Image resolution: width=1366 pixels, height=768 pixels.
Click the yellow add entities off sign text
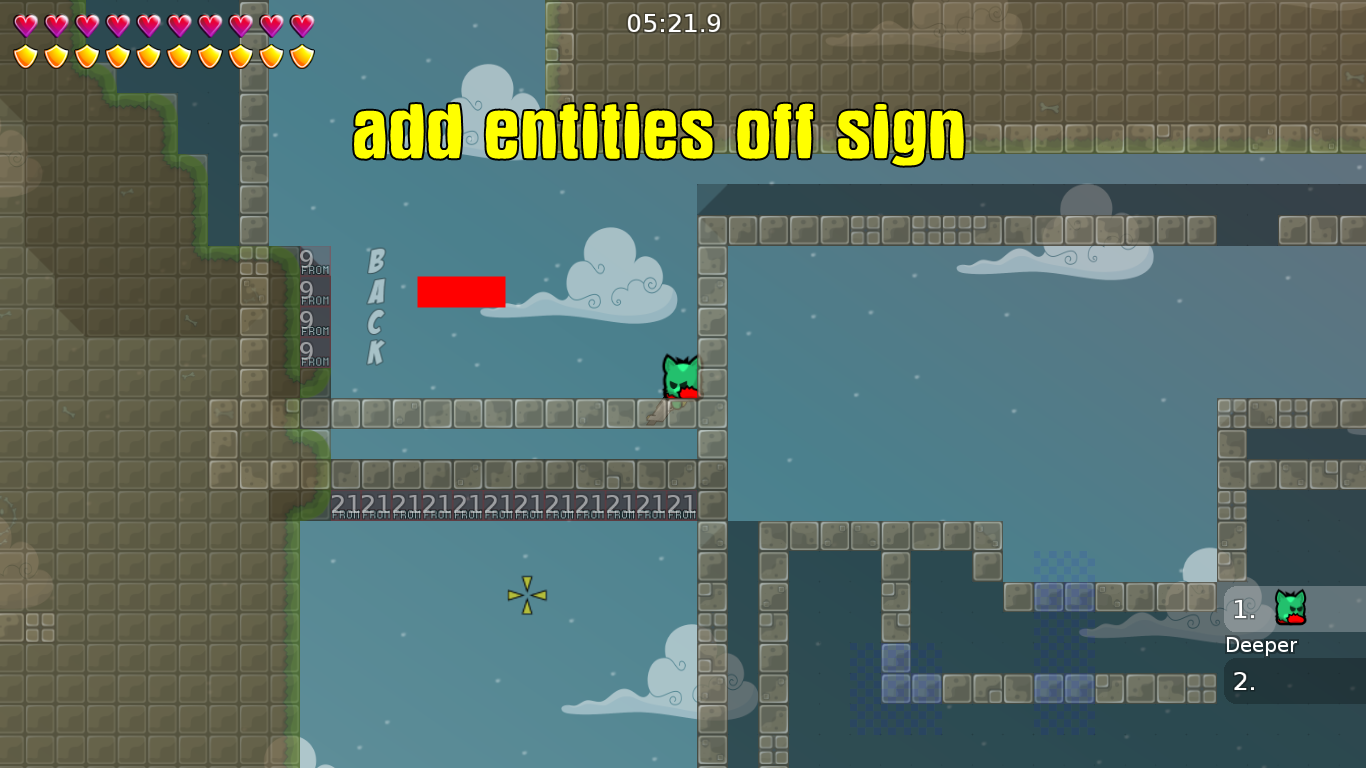(660, 130)
